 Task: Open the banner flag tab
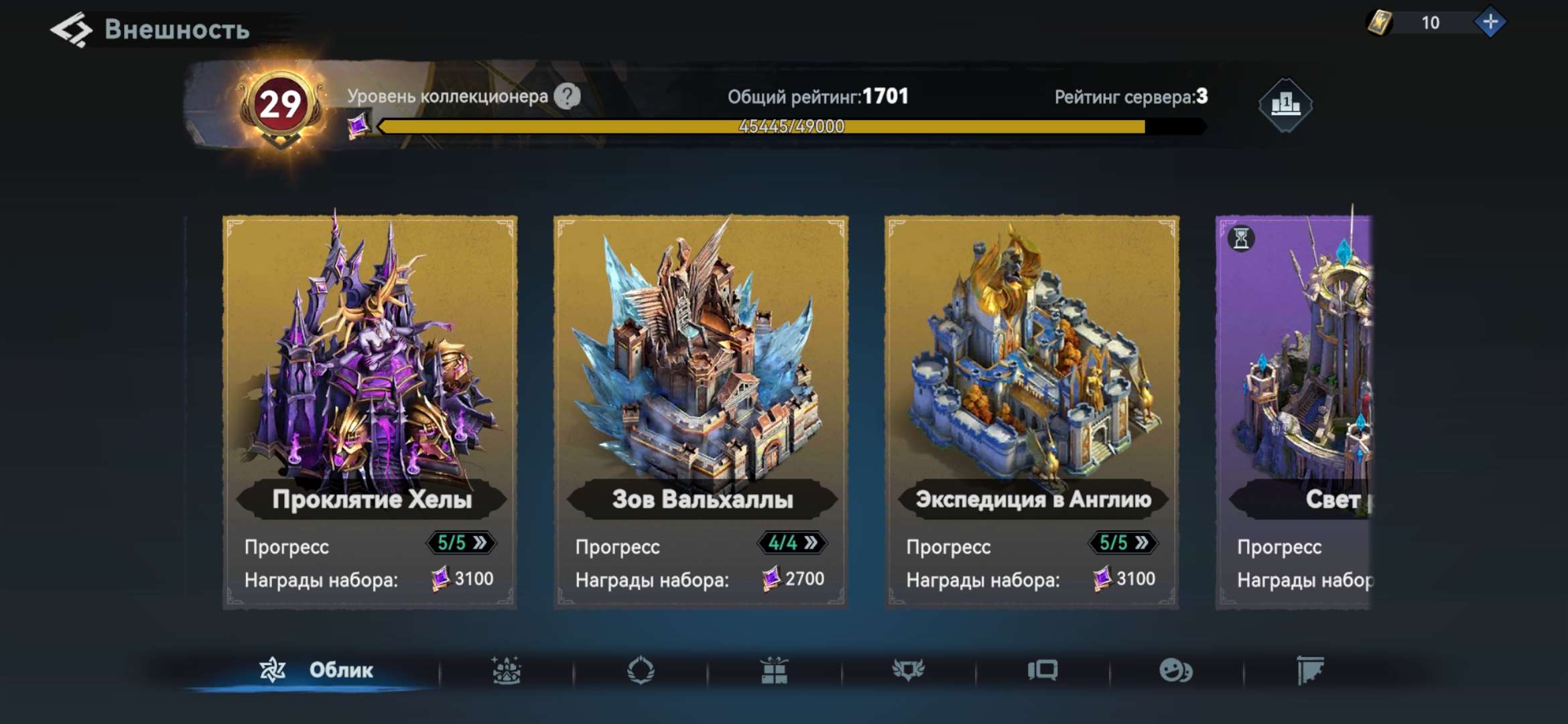click(x=1310, y=670)
